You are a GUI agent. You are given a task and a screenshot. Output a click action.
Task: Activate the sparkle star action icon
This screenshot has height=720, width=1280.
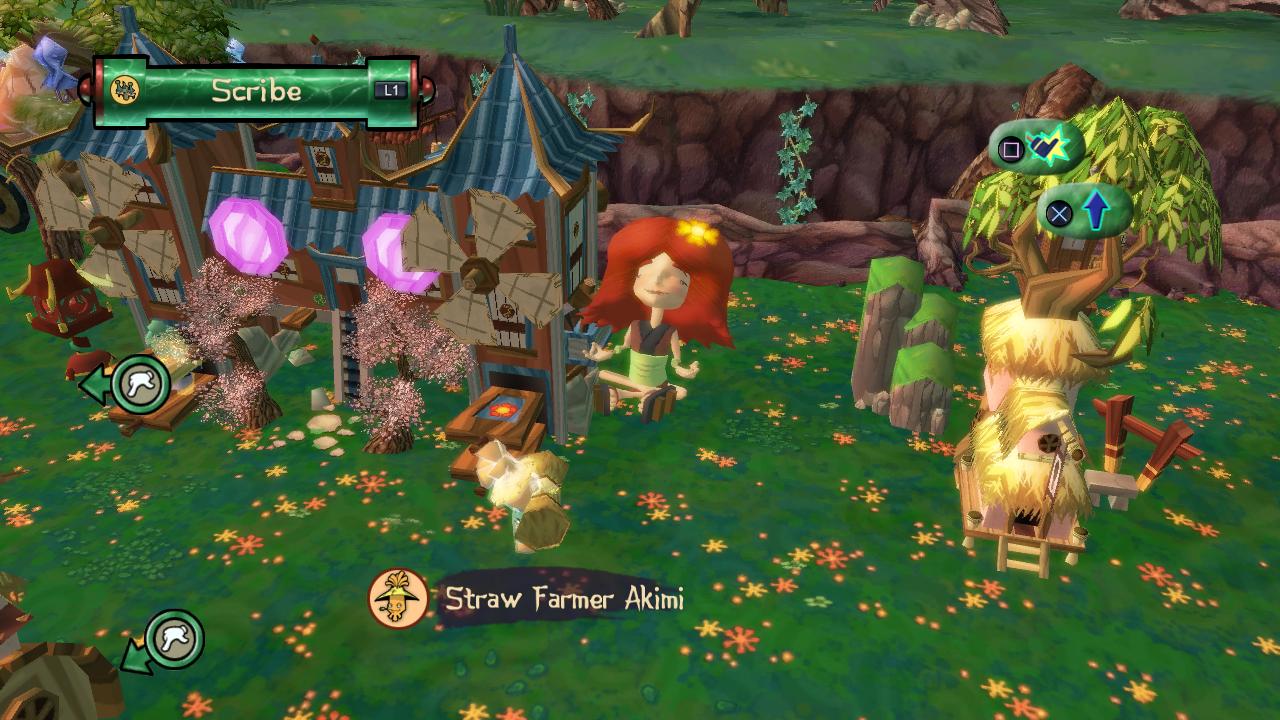[1048, 149]
